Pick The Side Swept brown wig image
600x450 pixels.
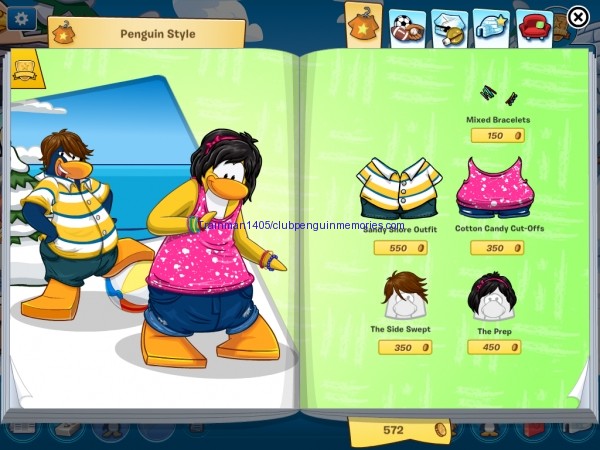pos(404,295)
